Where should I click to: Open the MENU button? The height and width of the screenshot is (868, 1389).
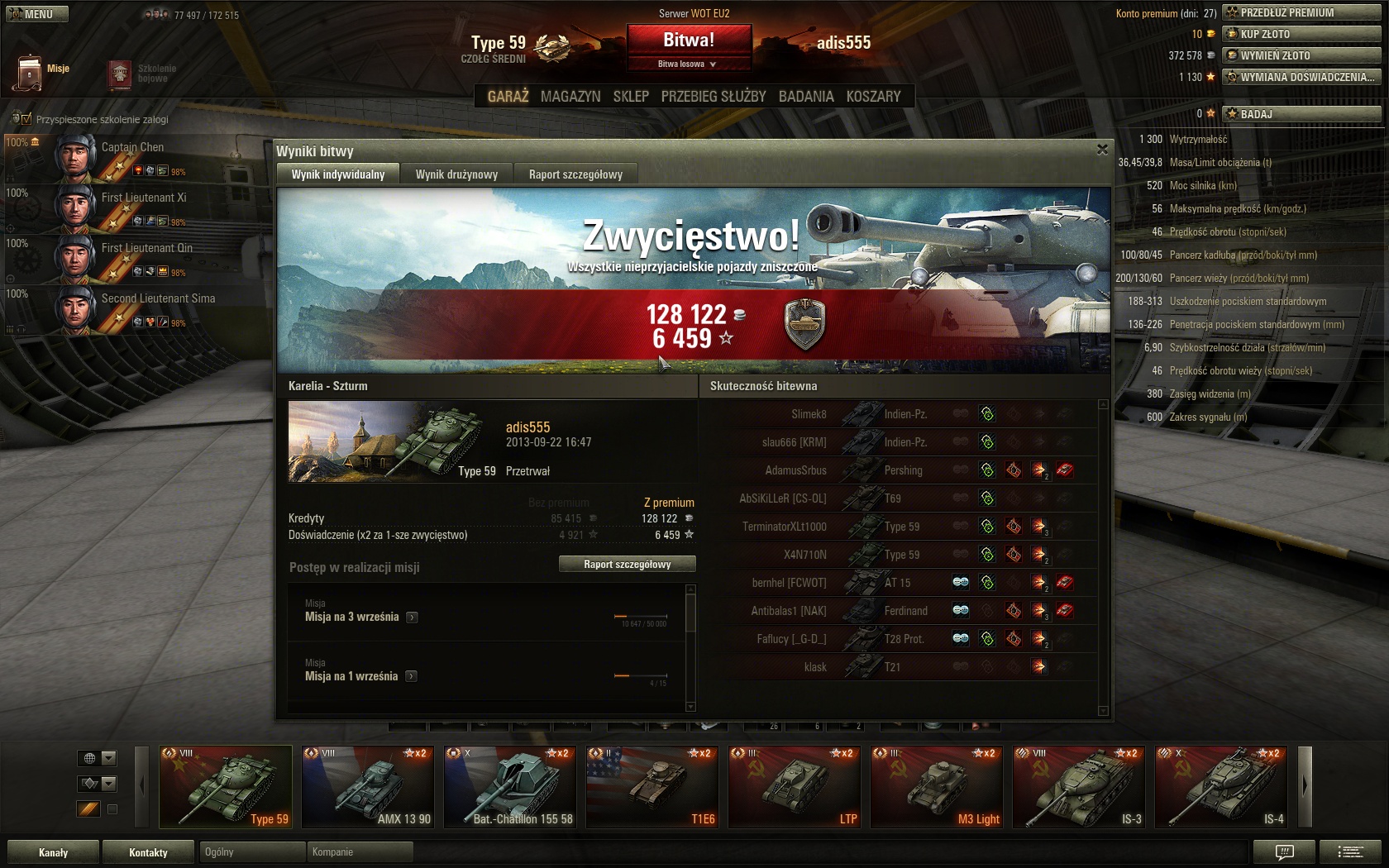[x=37, y=14]
